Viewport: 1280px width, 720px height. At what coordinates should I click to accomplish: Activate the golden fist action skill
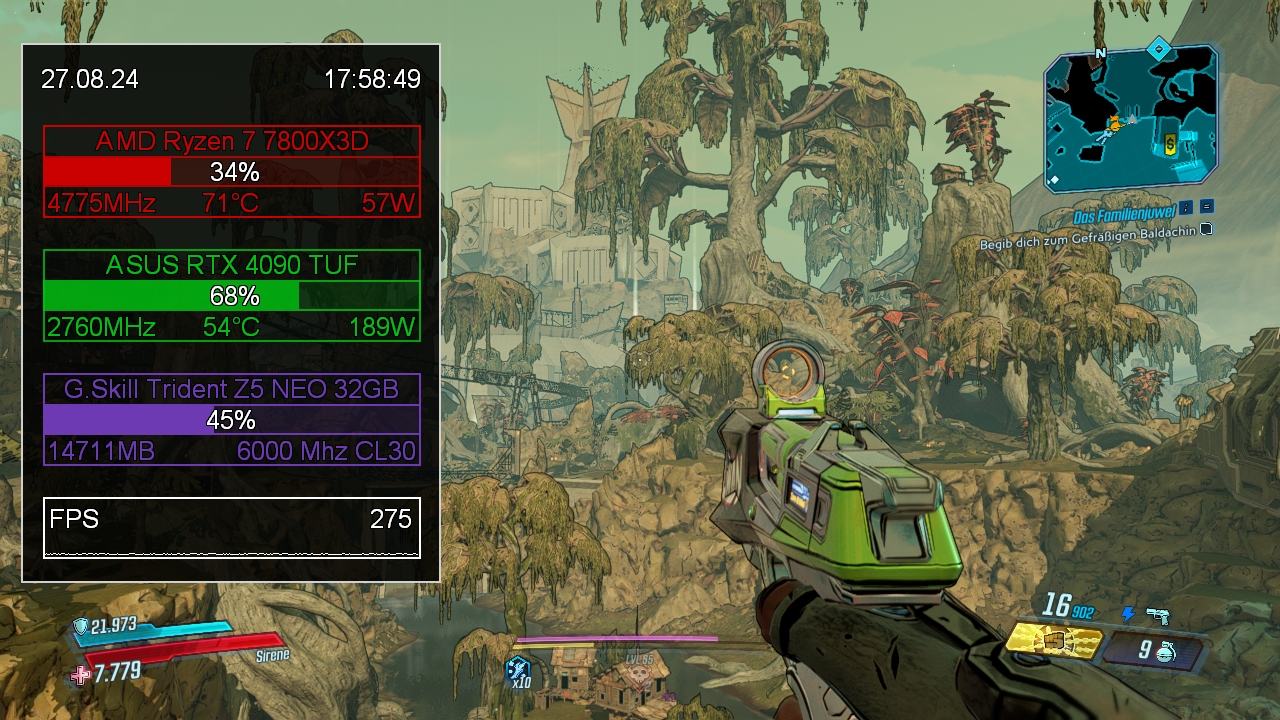[x=1052, y=640]
